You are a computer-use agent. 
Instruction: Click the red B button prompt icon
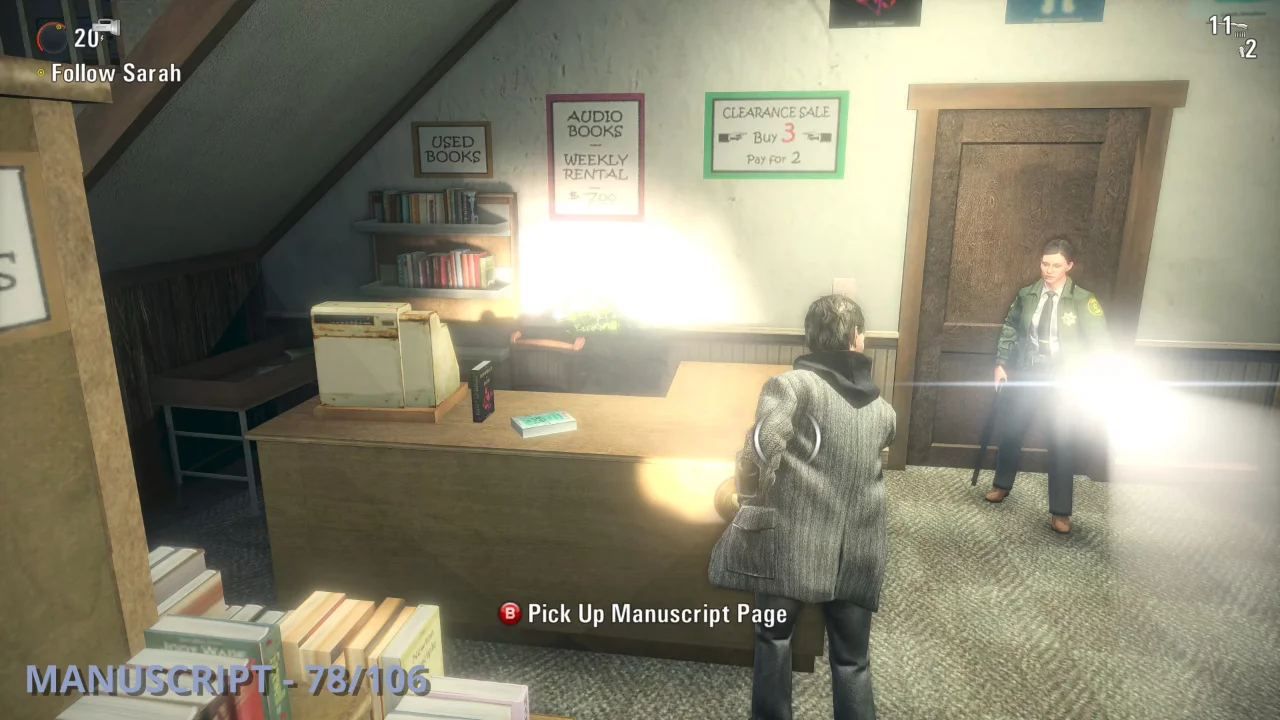[x=509, y=614]
